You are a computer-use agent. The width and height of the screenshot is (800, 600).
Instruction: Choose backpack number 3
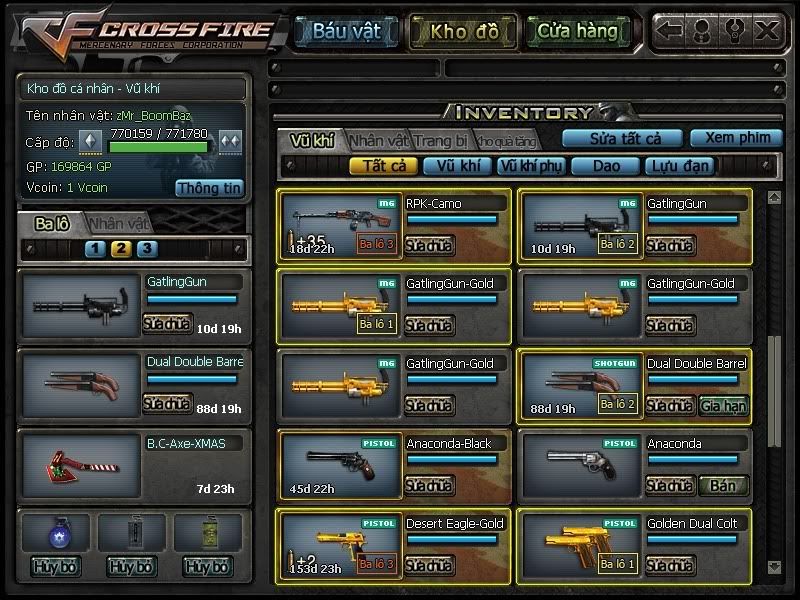[x=146, y=249]
